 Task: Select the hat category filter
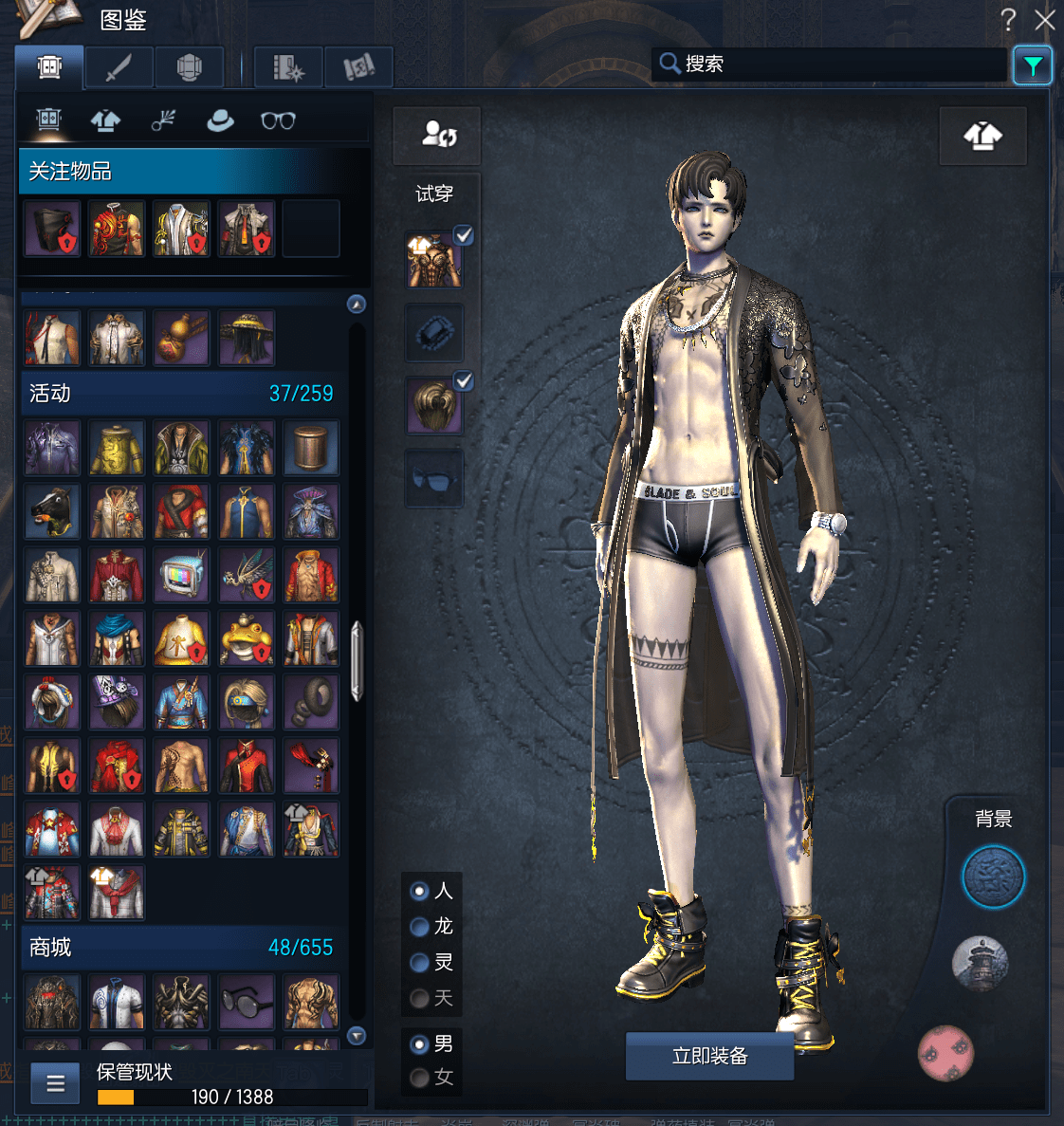pos(220,120)
